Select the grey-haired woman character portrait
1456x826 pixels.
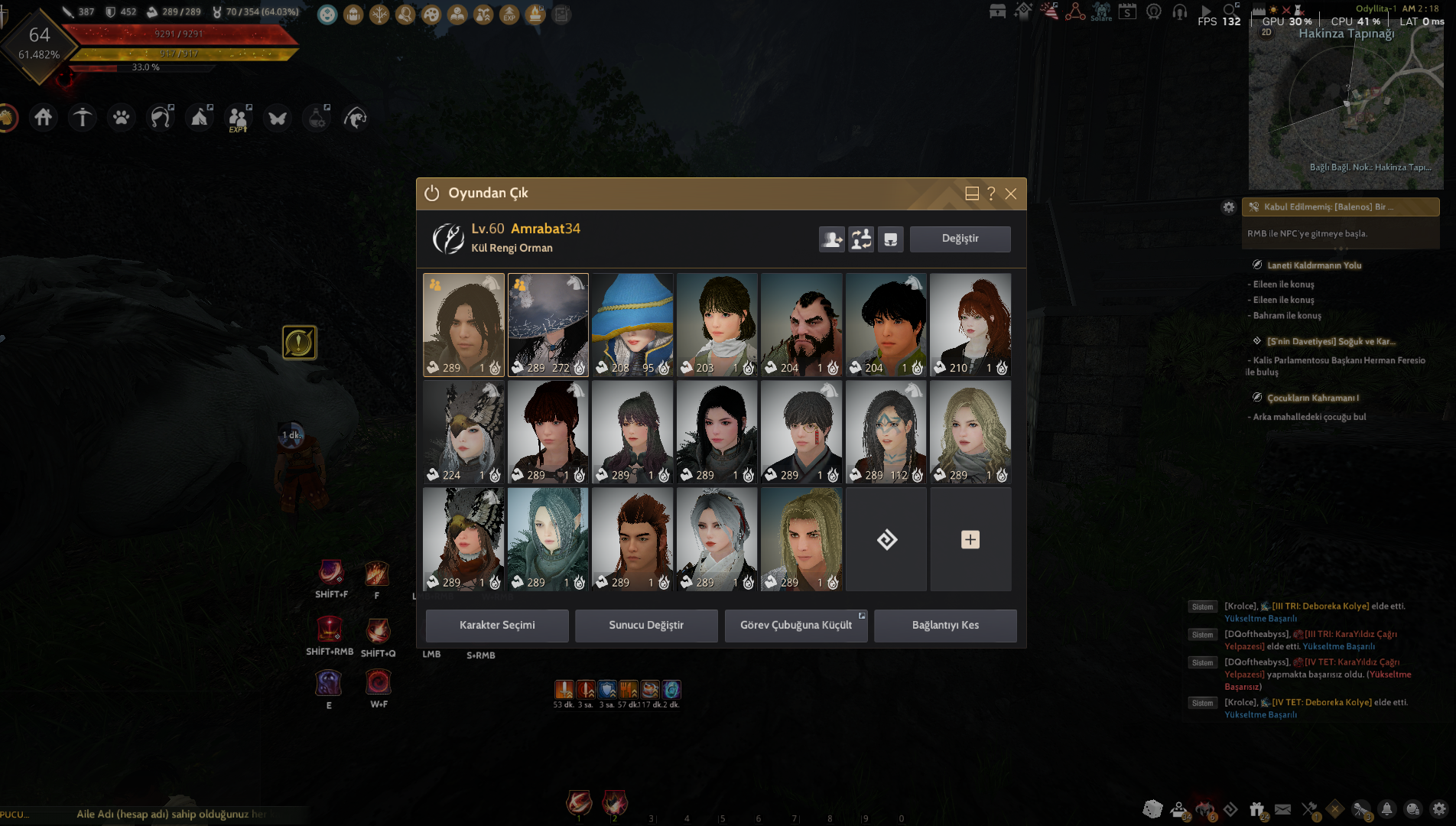717,539
